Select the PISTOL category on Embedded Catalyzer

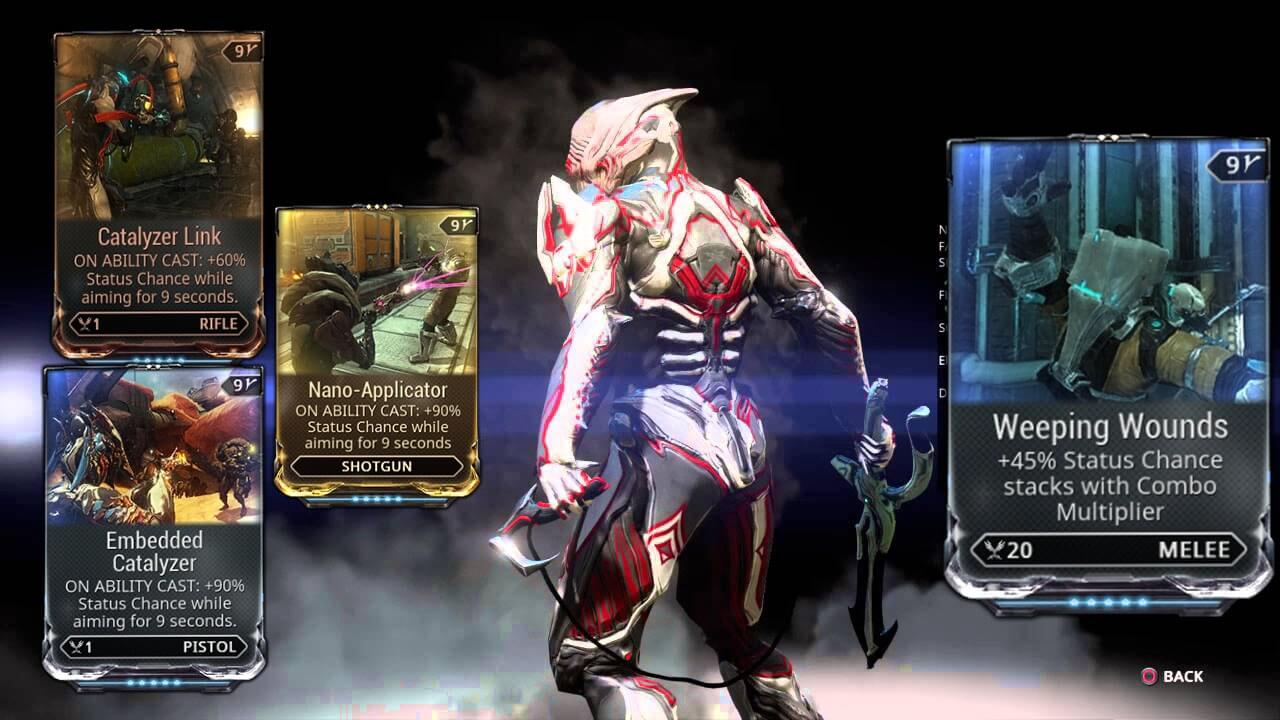coord(212,647)
